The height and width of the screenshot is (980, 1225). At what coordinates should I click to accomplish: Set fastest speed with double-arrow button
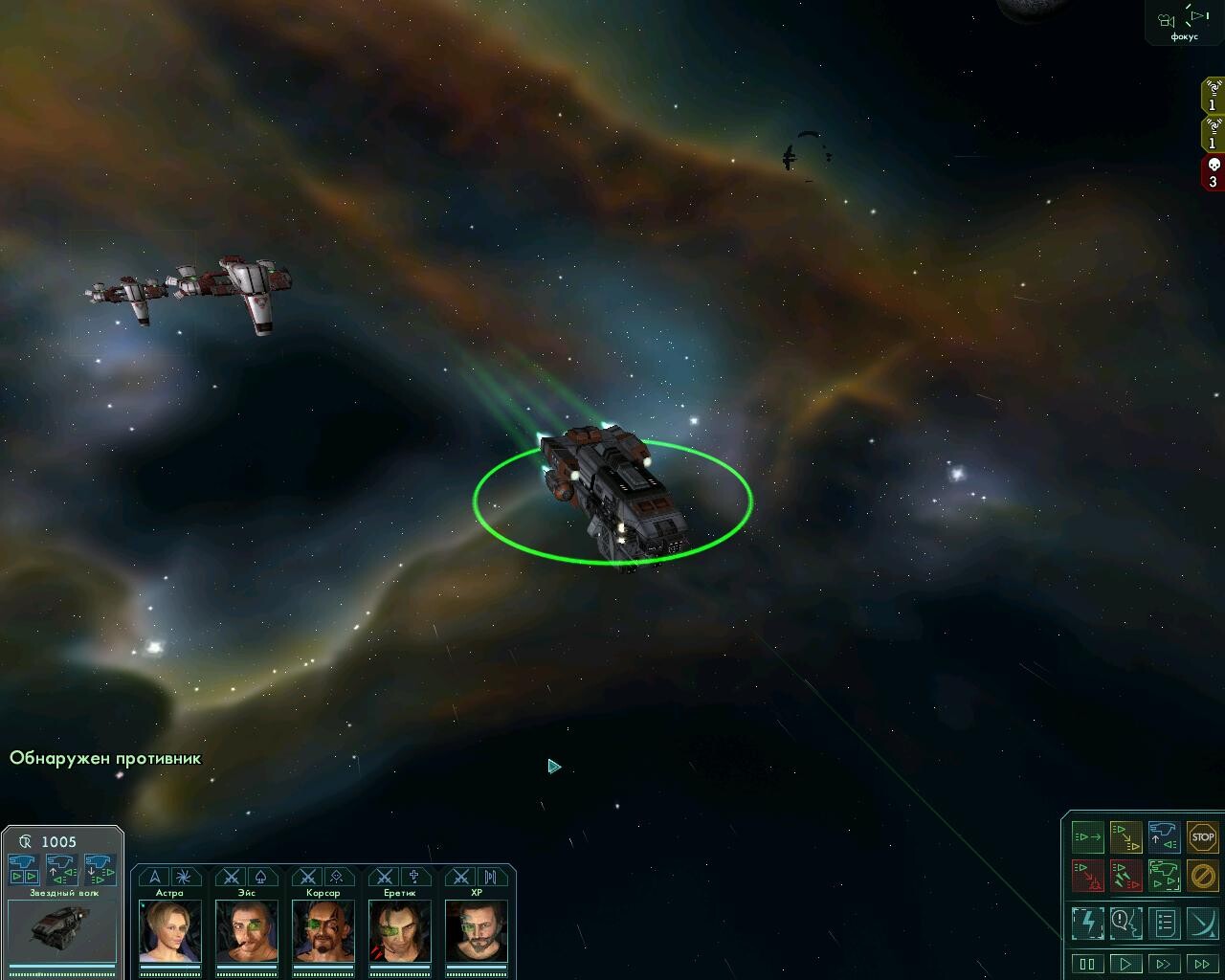click(x=1202, y=964)
